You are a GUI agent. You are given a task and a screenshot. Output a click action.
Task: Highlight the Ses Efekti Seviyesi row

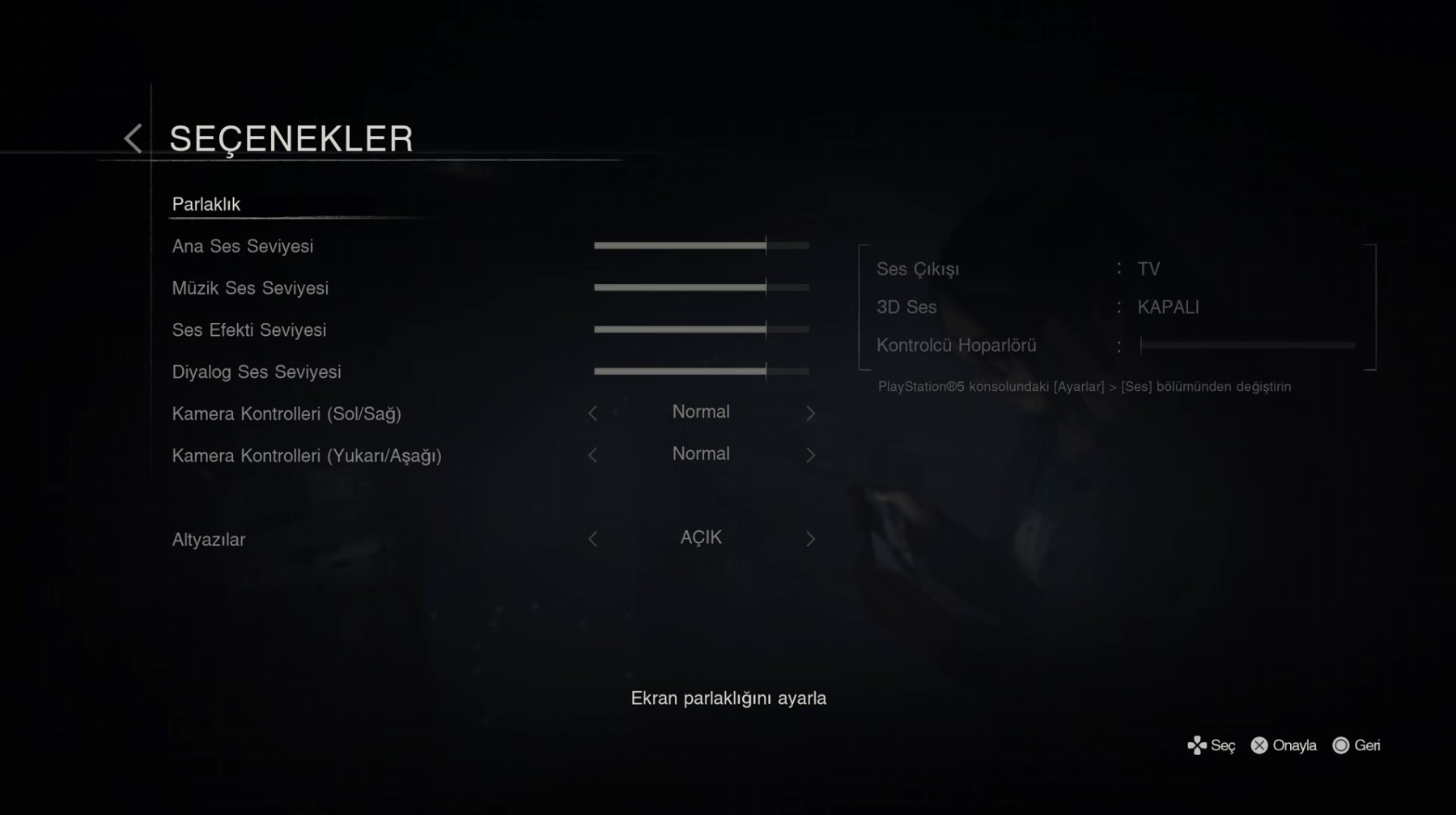click(x=249, y=330)
